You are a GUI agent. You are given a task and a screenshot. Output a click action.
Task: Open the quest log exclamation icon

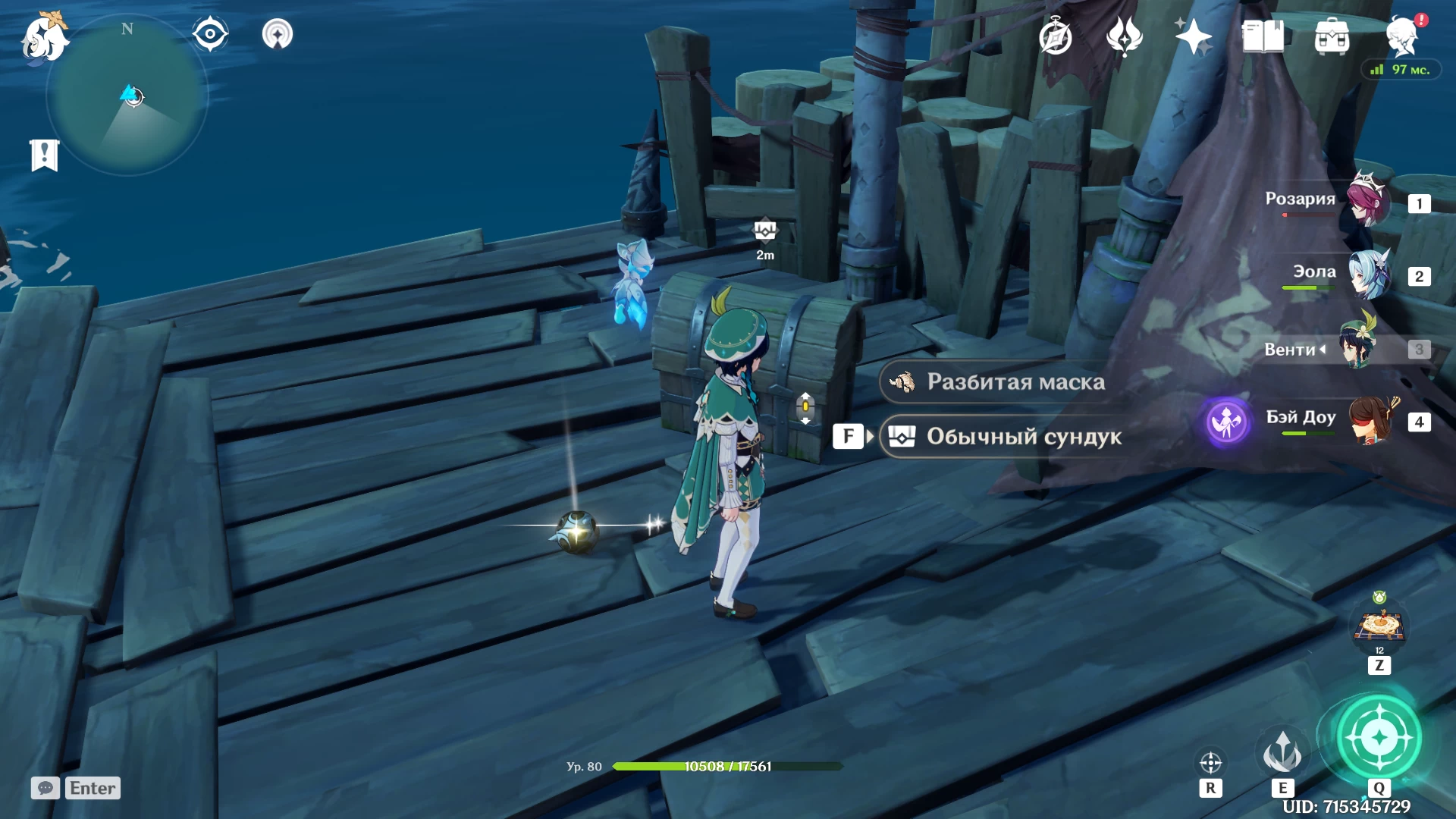coord(45,155)
